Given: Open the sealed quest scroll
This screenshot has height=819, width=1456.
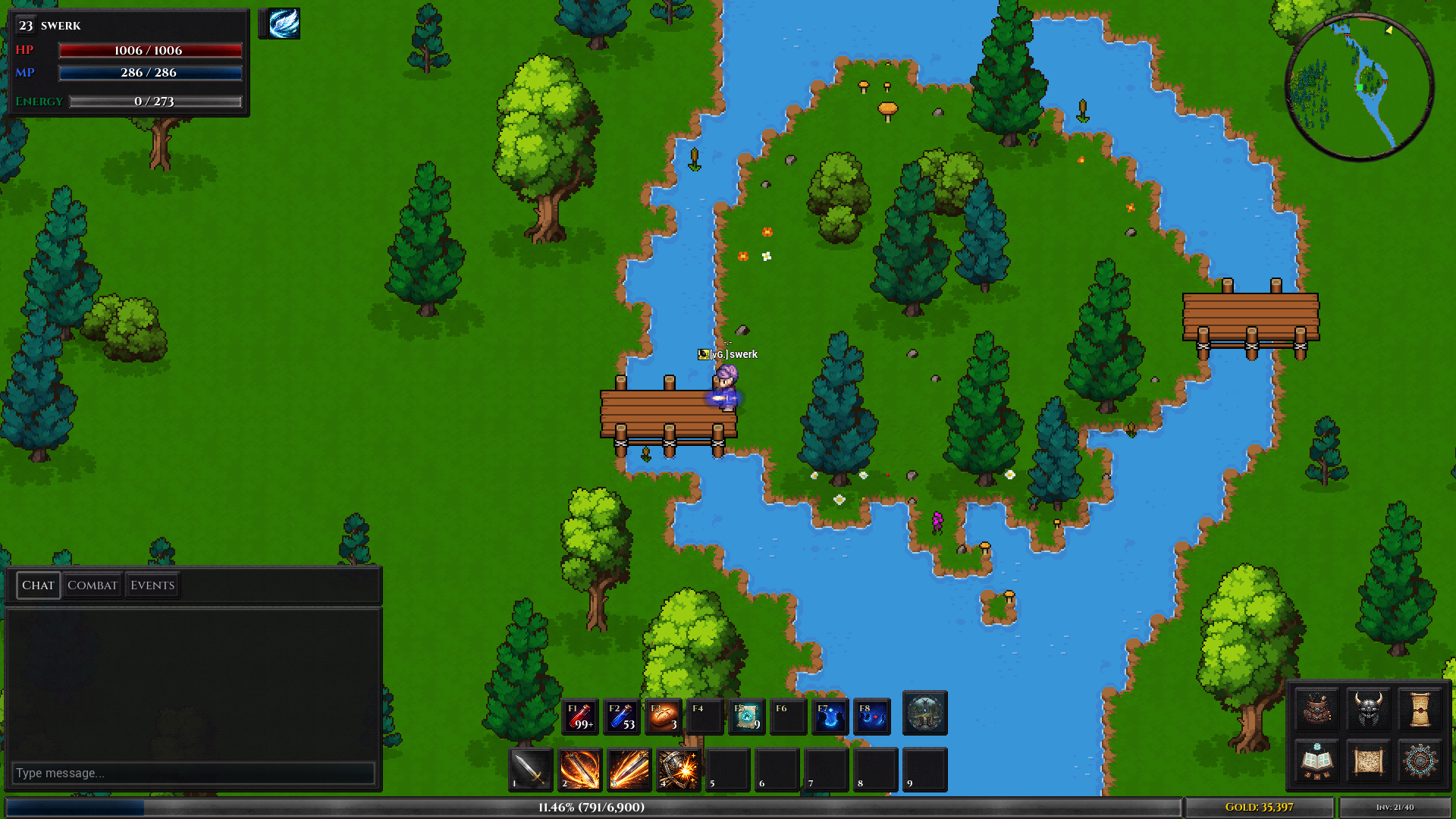Looking at the screenshot, I should pyautogui.click(x=1420, y=709).
